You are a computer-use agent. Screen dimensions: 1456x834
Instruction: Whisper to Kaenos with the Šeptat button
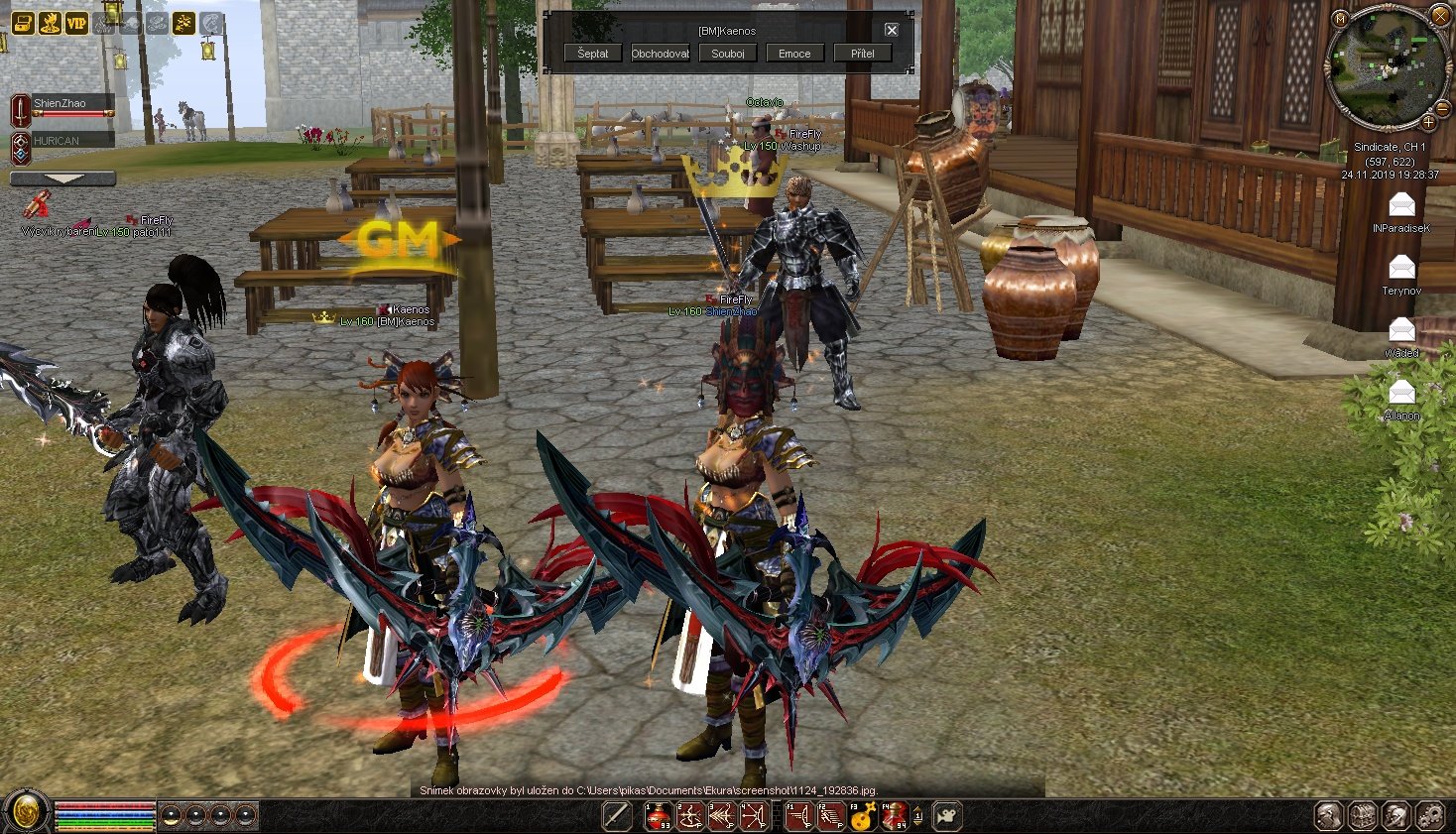pyautogui.click(x=593, y=54)
